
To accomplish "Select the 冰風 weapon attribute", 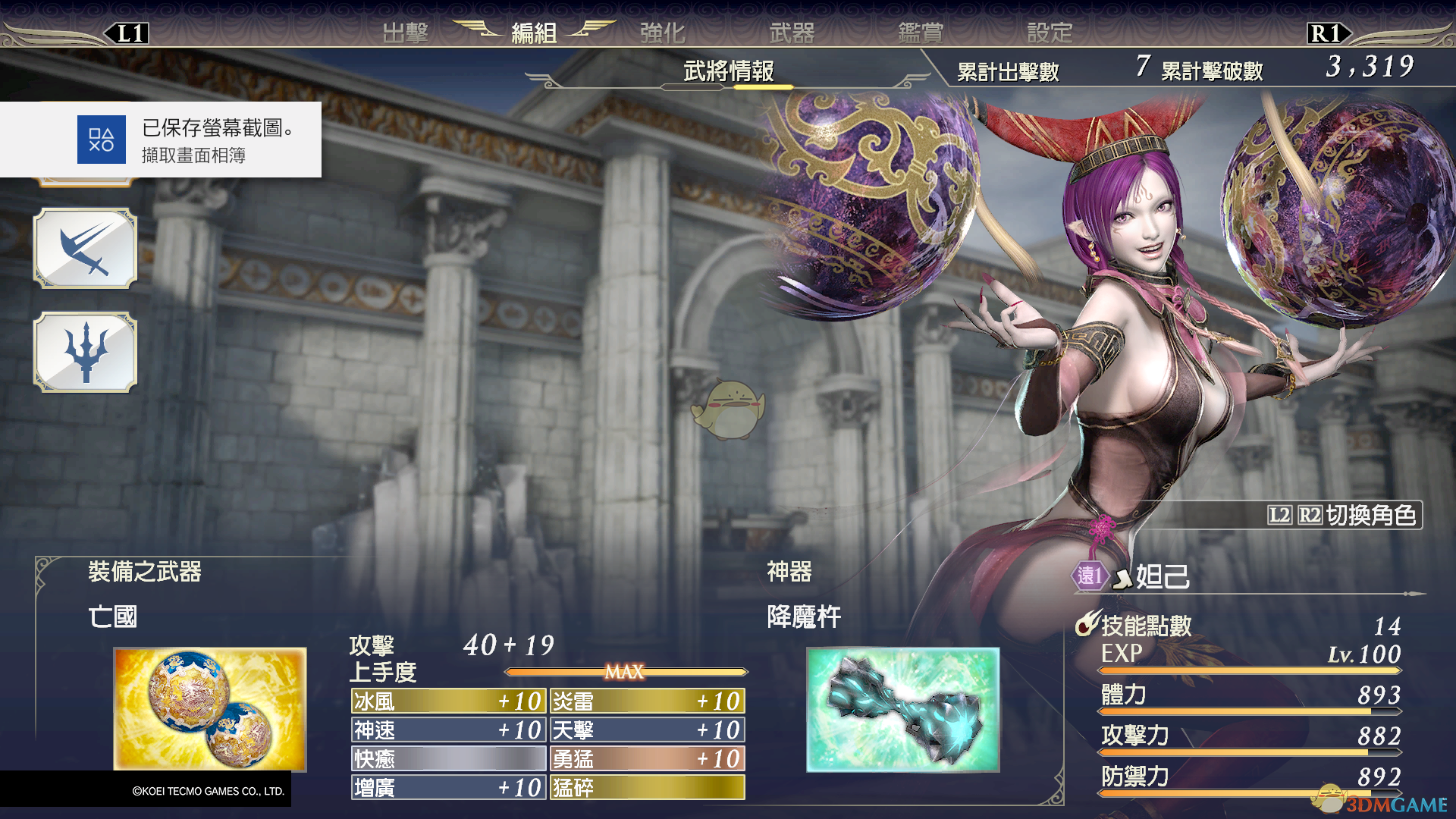I will [448, 701].
